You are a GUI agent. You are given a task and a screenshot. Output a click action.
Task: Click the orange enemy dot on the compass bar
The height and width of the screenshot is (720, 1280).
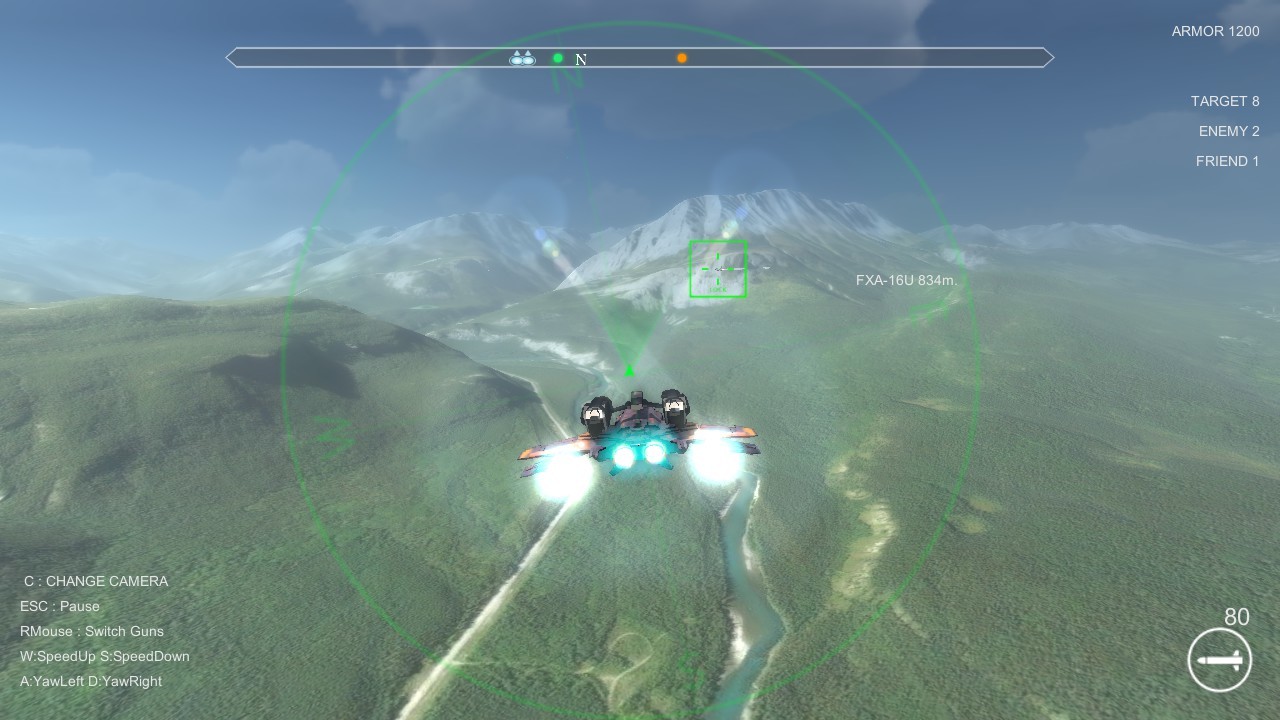(681, 58)
